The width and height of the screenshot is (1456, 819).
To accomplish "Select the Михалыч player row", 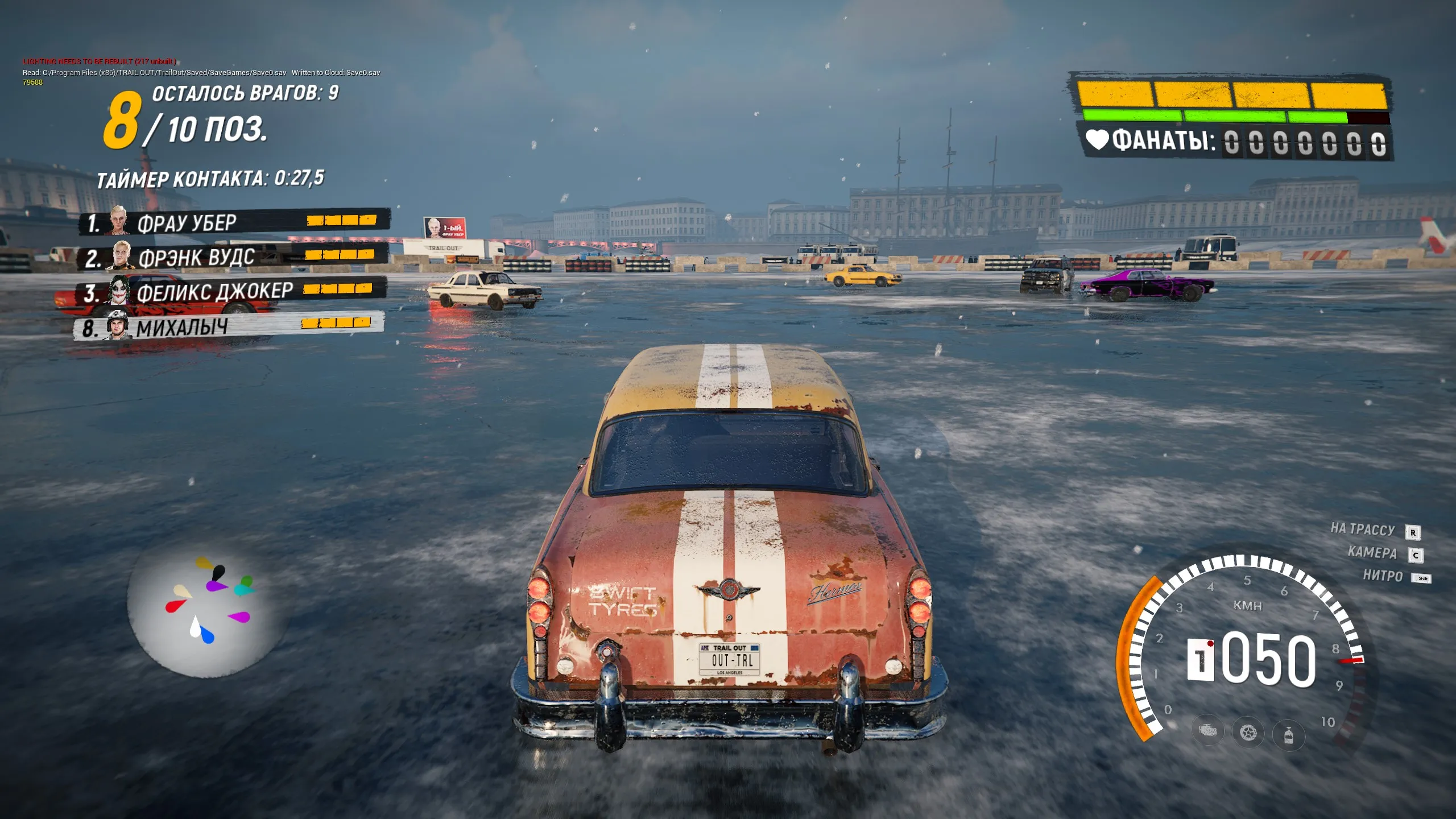I will tap(229, 326).
